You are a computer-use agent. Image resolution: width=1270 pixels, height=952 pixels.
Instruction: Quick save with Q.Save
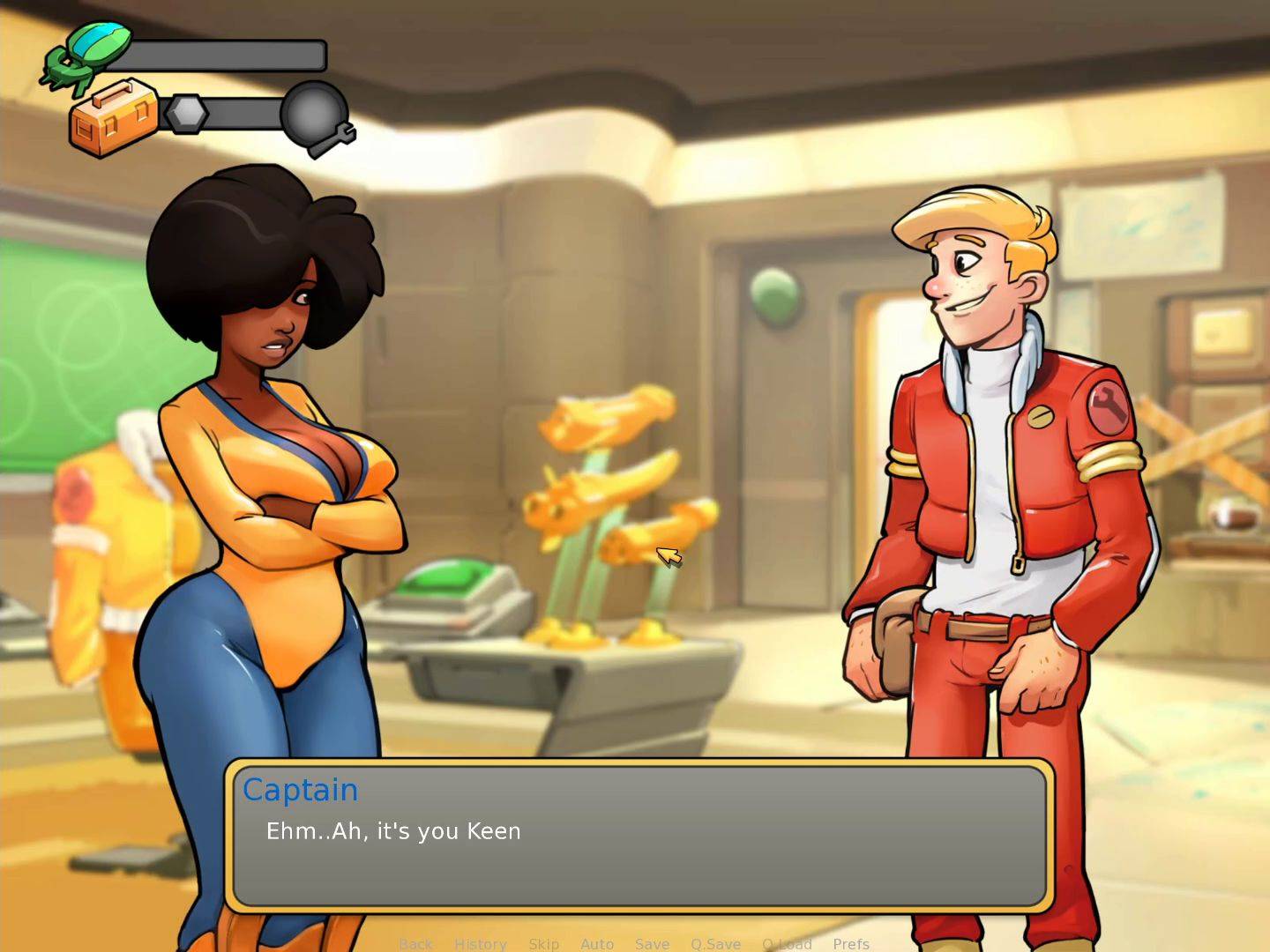pos(715,944)
